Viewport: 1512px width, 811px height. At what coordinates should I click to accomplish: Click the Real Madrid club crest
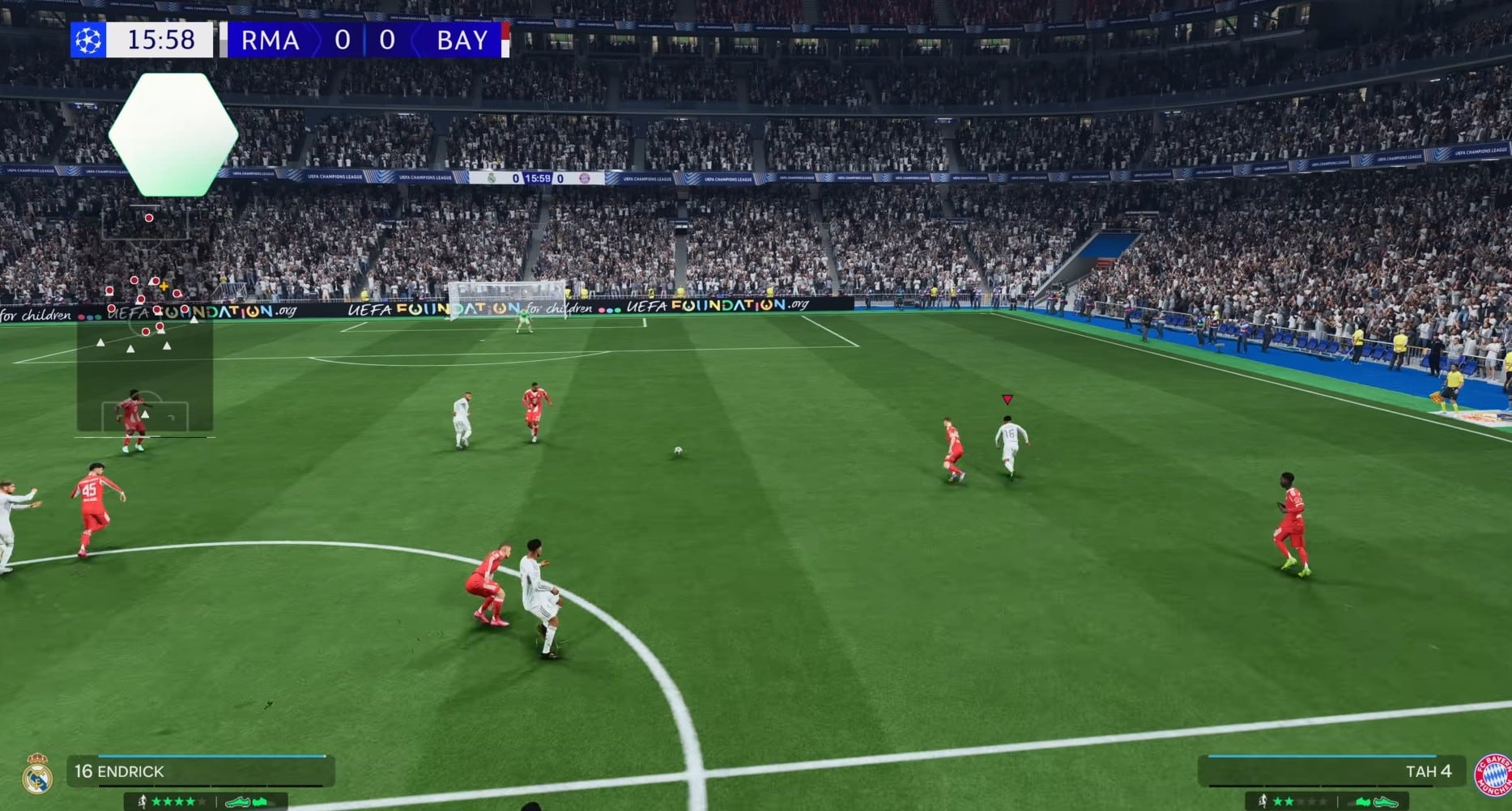37,775
